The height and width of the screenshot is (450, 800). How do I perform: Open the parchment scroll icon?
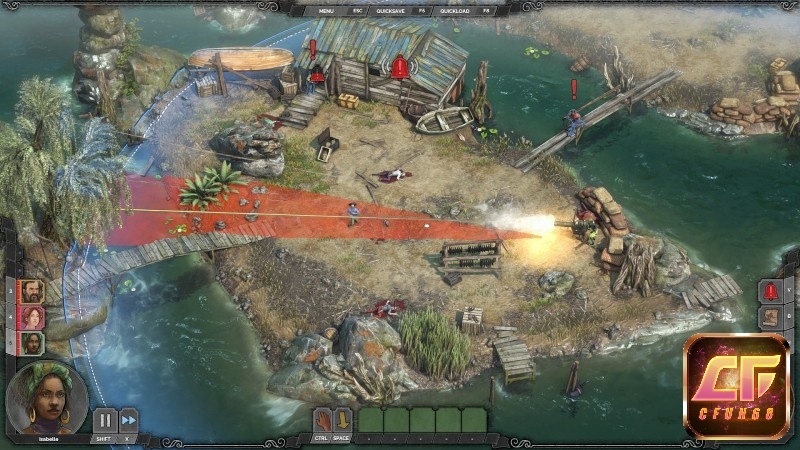pos(771,319)
